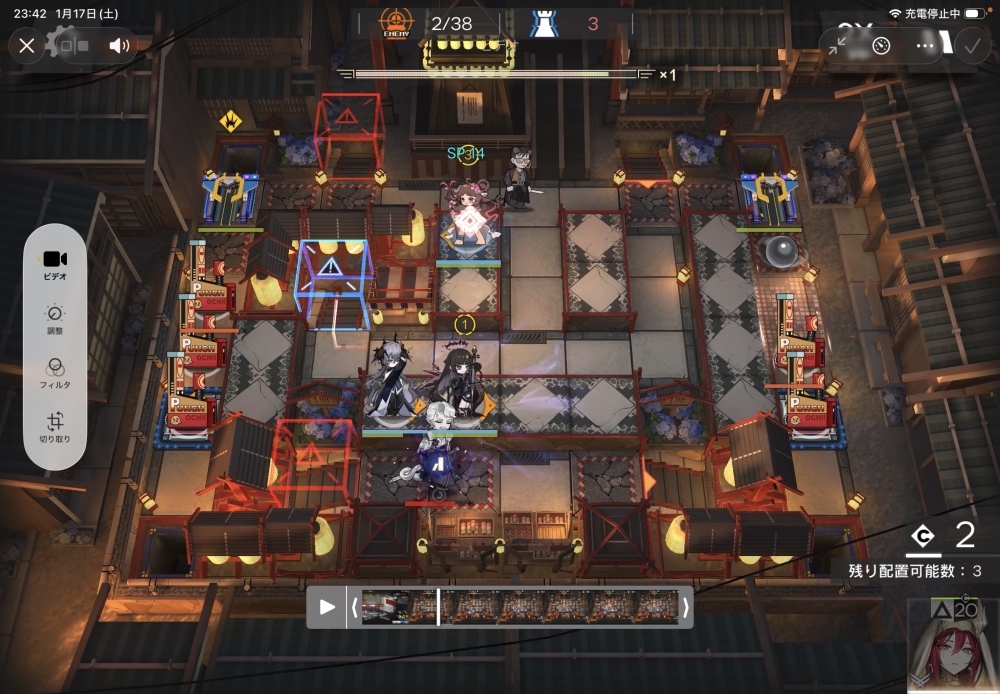Viewport: 1000px width, 694px height.
Task: Open the 切り取り crop tool
Action: (55, 427)
